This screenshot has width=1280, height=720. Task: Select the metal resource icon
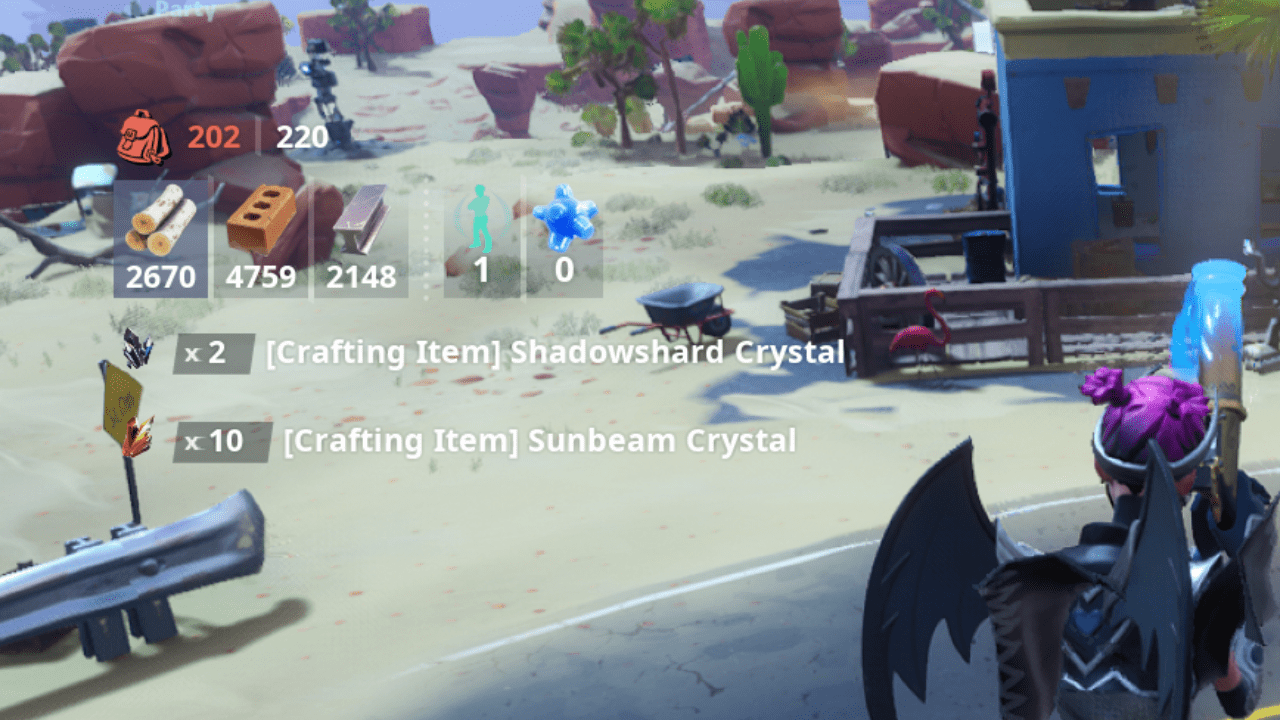(x=360, y=220)
